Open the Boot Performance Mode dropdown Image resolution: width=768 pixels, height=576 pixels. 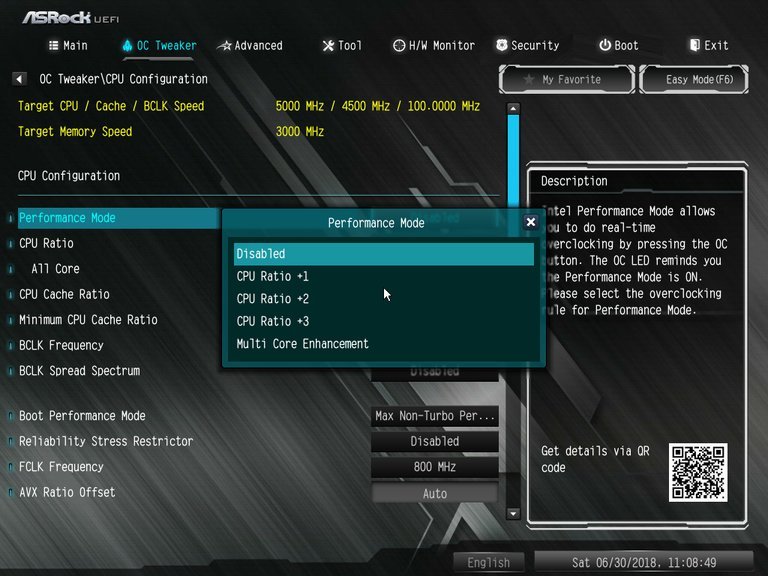point(434,416)
